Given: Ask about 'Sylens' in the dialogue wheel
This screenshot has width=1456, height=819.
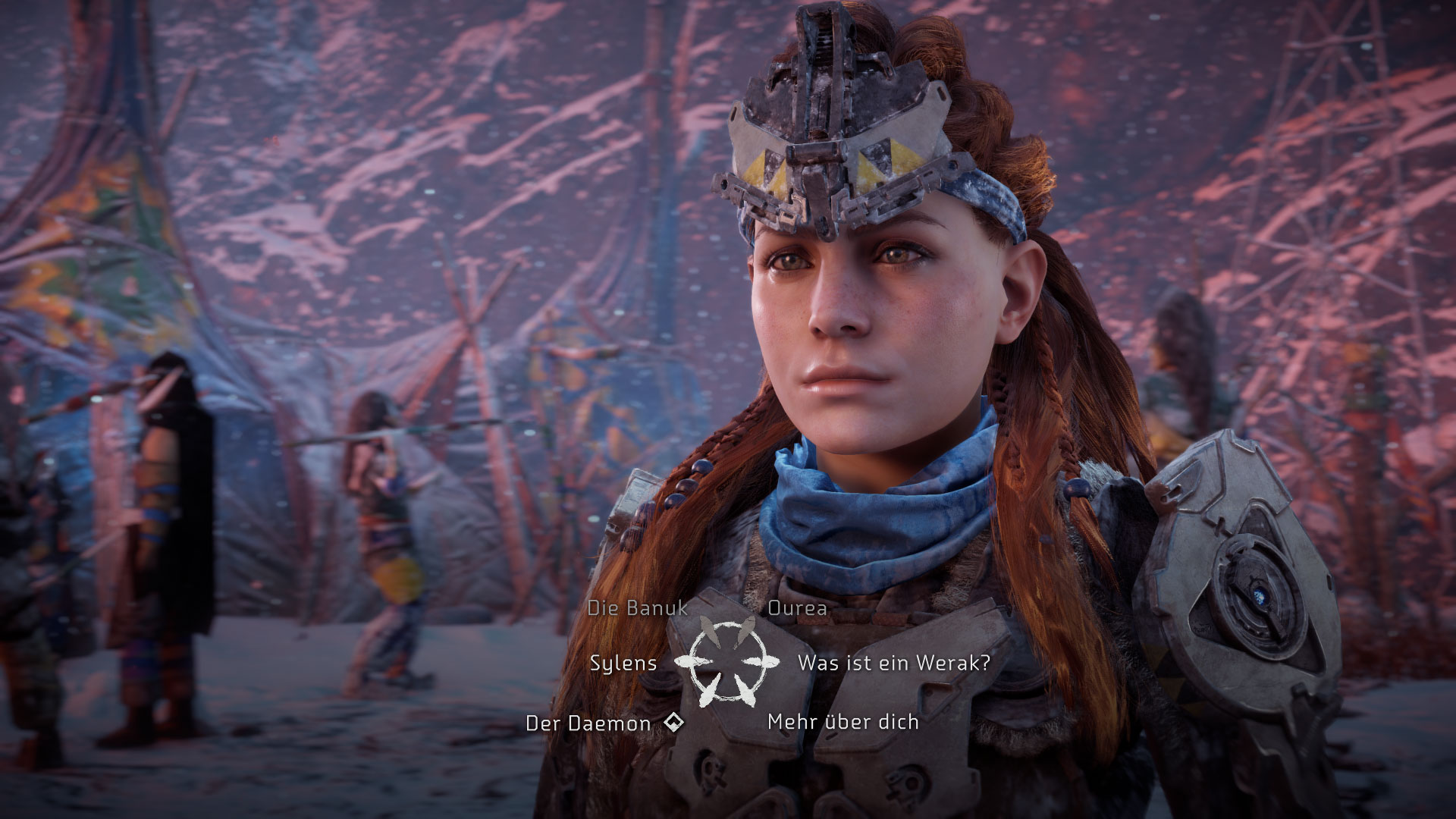Looking at the screenshot, I should 623,663.
